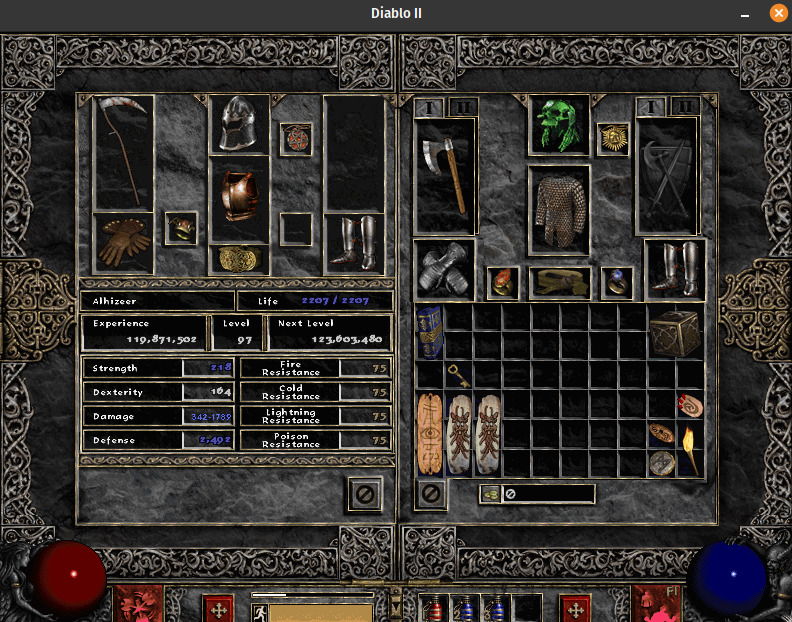Screen dimensions: 792x622
Task: Select the blue tome in the backpack
Action: point(430,332)
